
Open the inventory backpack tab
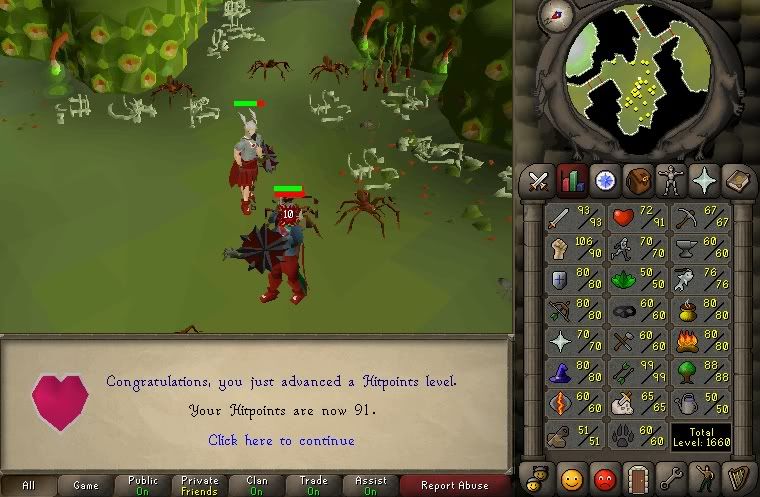(638, 181)
